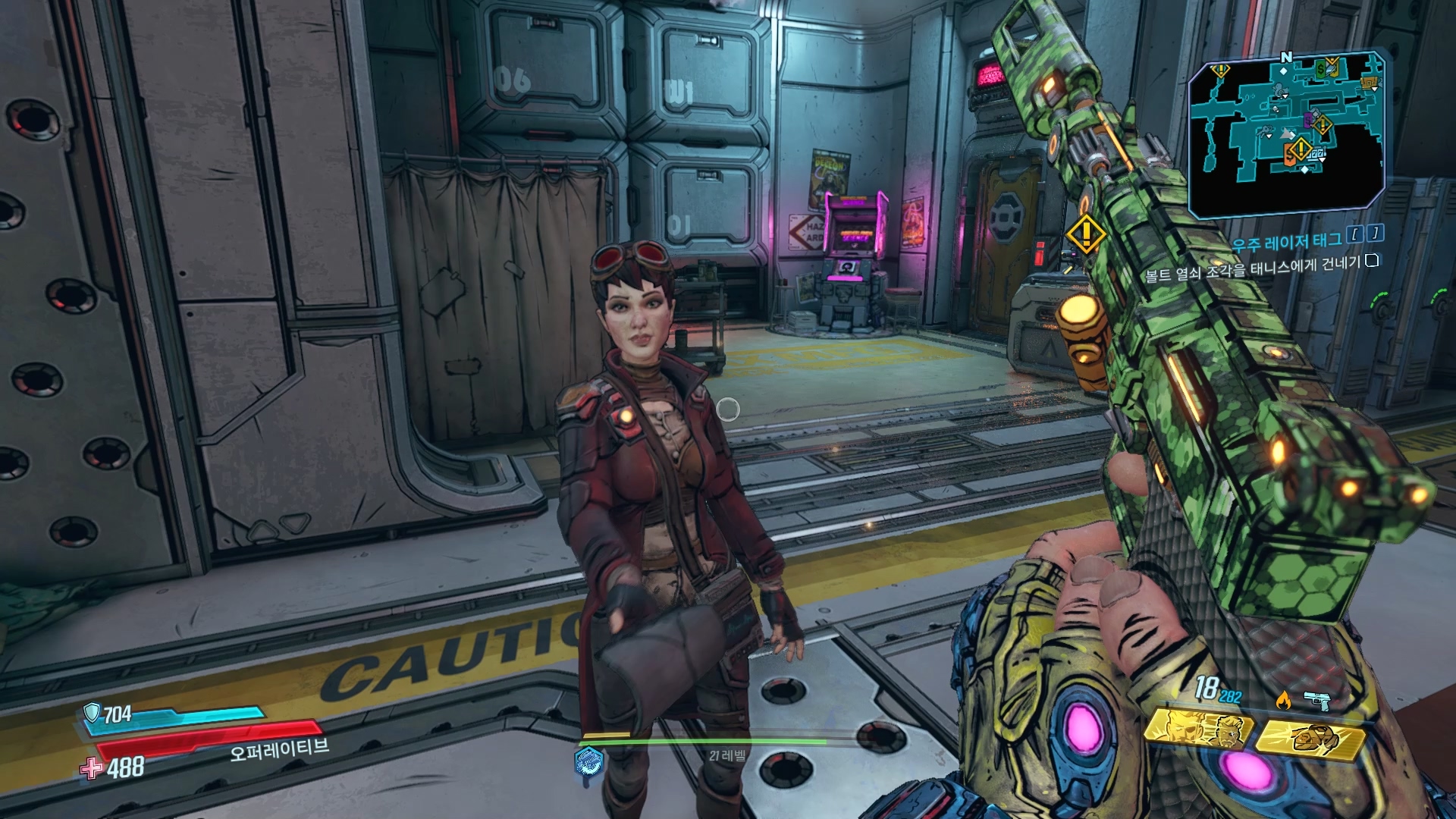1456x819 pixels.
Task: Click the orange fire element icon
Action: click(x=1283, y=699)
